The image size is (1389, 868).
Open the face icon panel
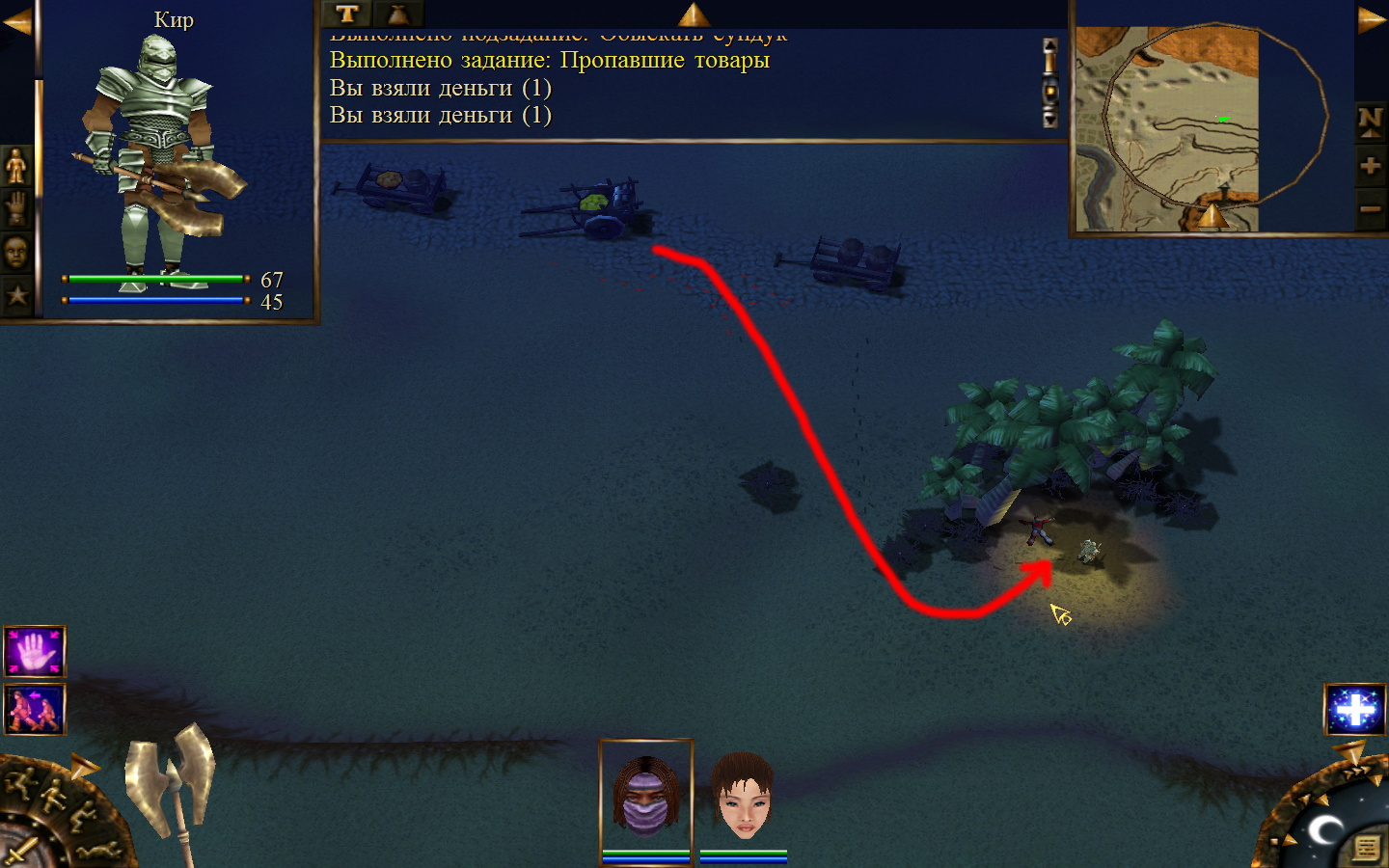(x=16, y=253)
